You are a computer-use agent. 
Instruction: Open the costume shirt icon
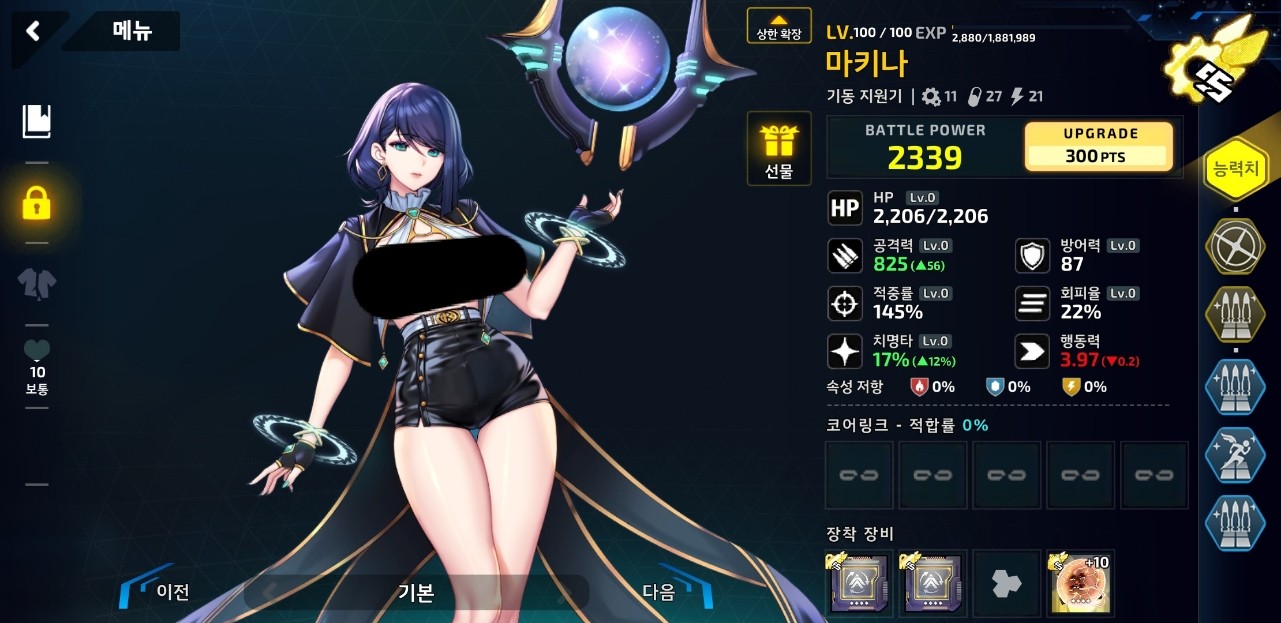point(37,284)
